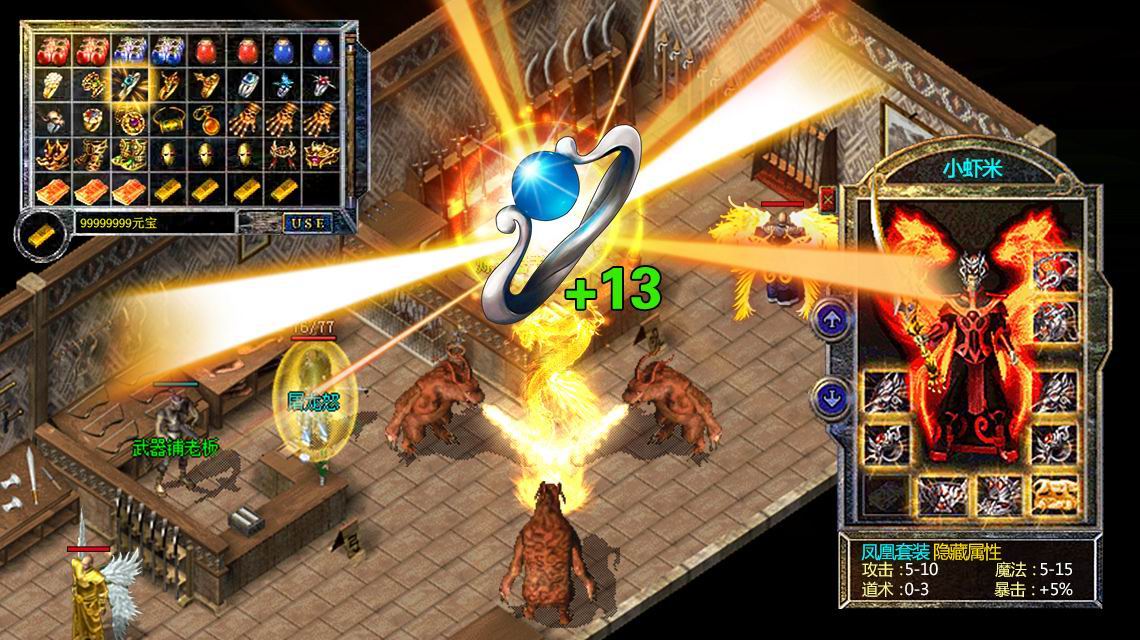Select the glowing highlighted ring in the inventory

click(x=128, y=84)
